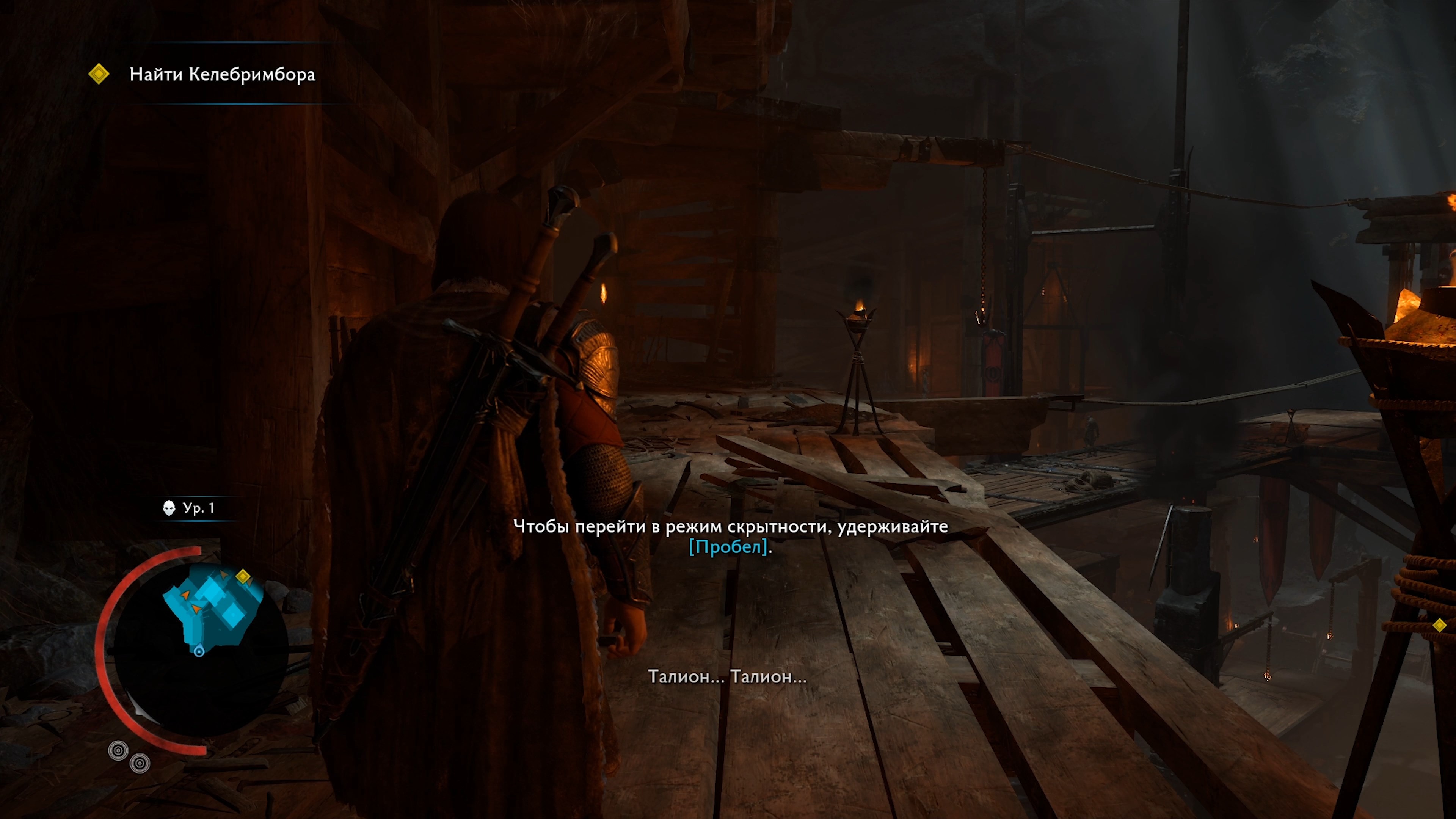
Task: Click the yellow quest marker on the minimap
Action: pyautogui.click(x=243, y=576)
